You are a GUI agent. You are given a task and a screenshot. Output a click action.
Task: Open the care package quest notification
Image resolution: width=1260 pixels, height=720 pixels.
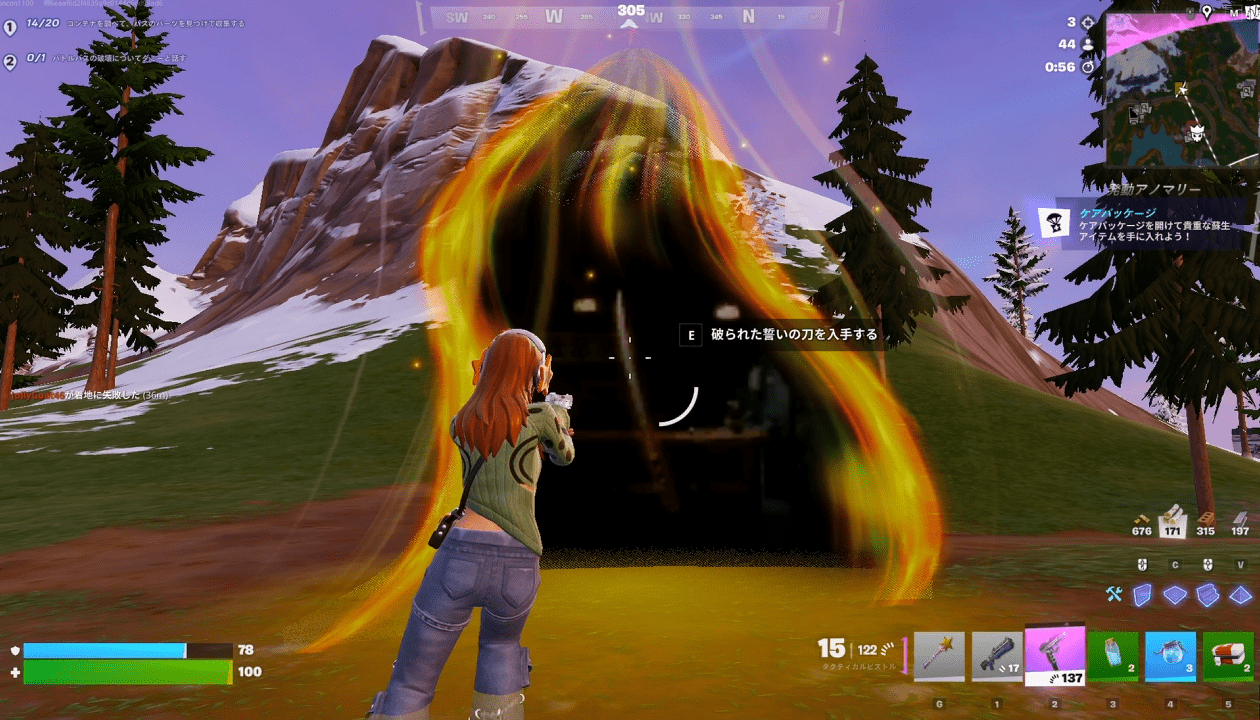[1140, 223]
